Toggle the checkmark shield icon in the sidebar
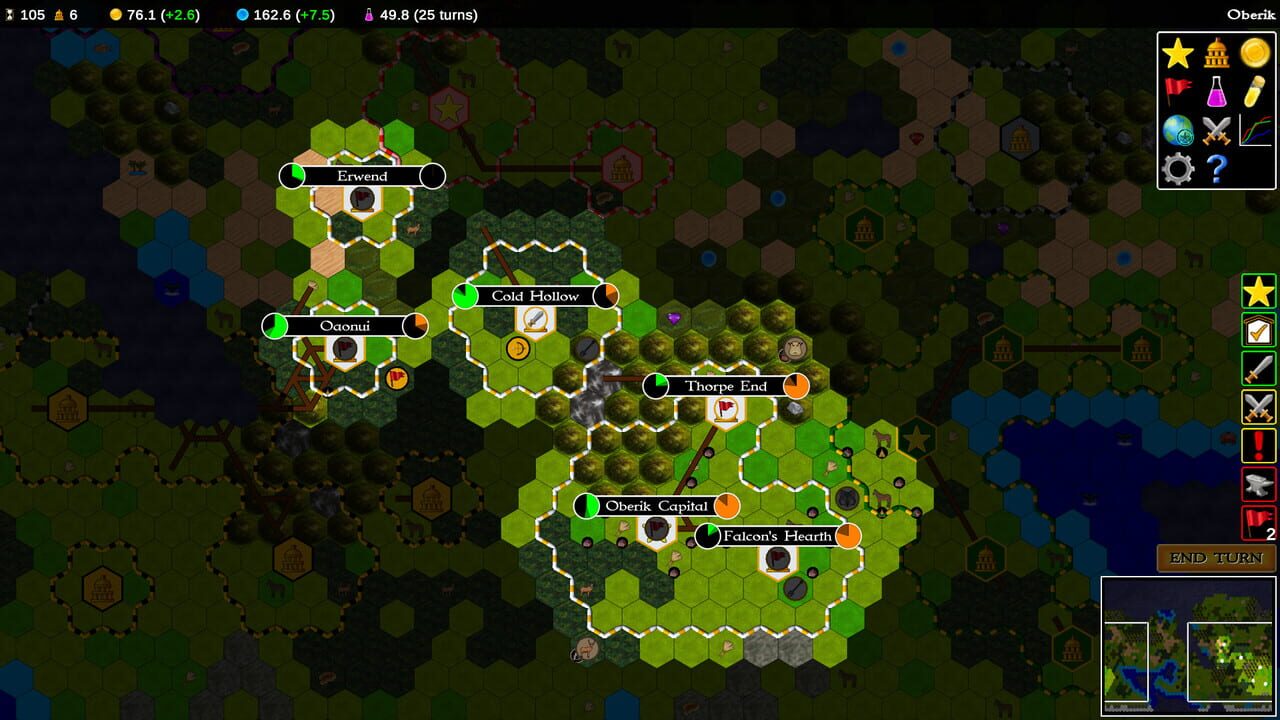Screen dimensions: 1280x720 (x=1258, y=332)
